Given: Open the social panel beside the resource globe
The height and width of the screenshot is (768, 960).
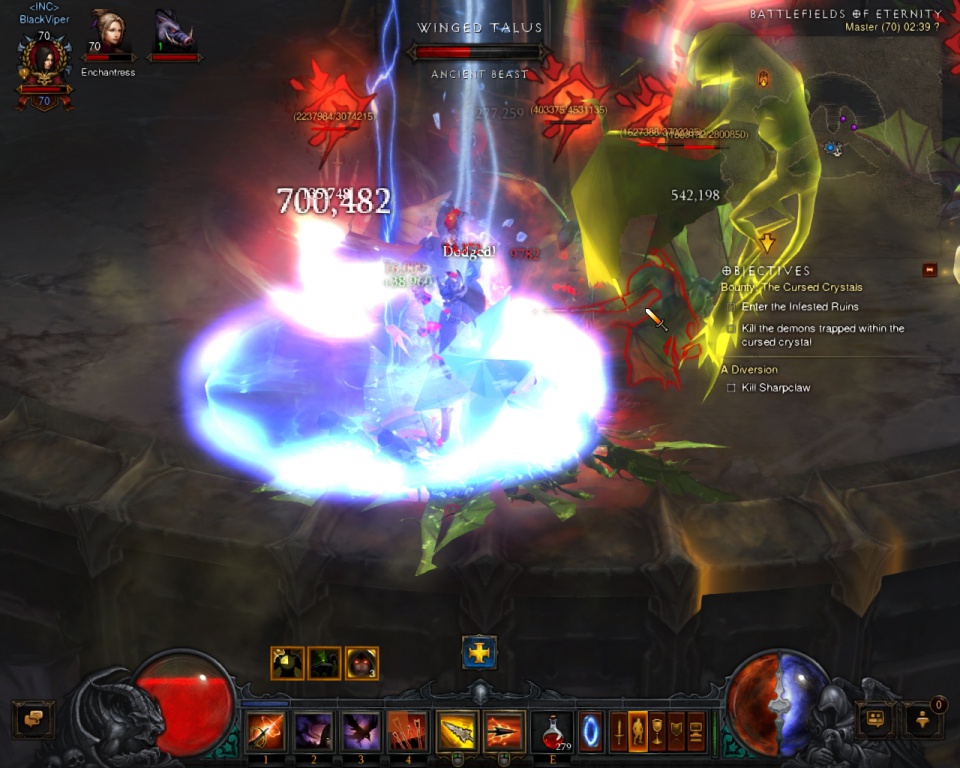Looking at the screenshot, I should 875,719.
